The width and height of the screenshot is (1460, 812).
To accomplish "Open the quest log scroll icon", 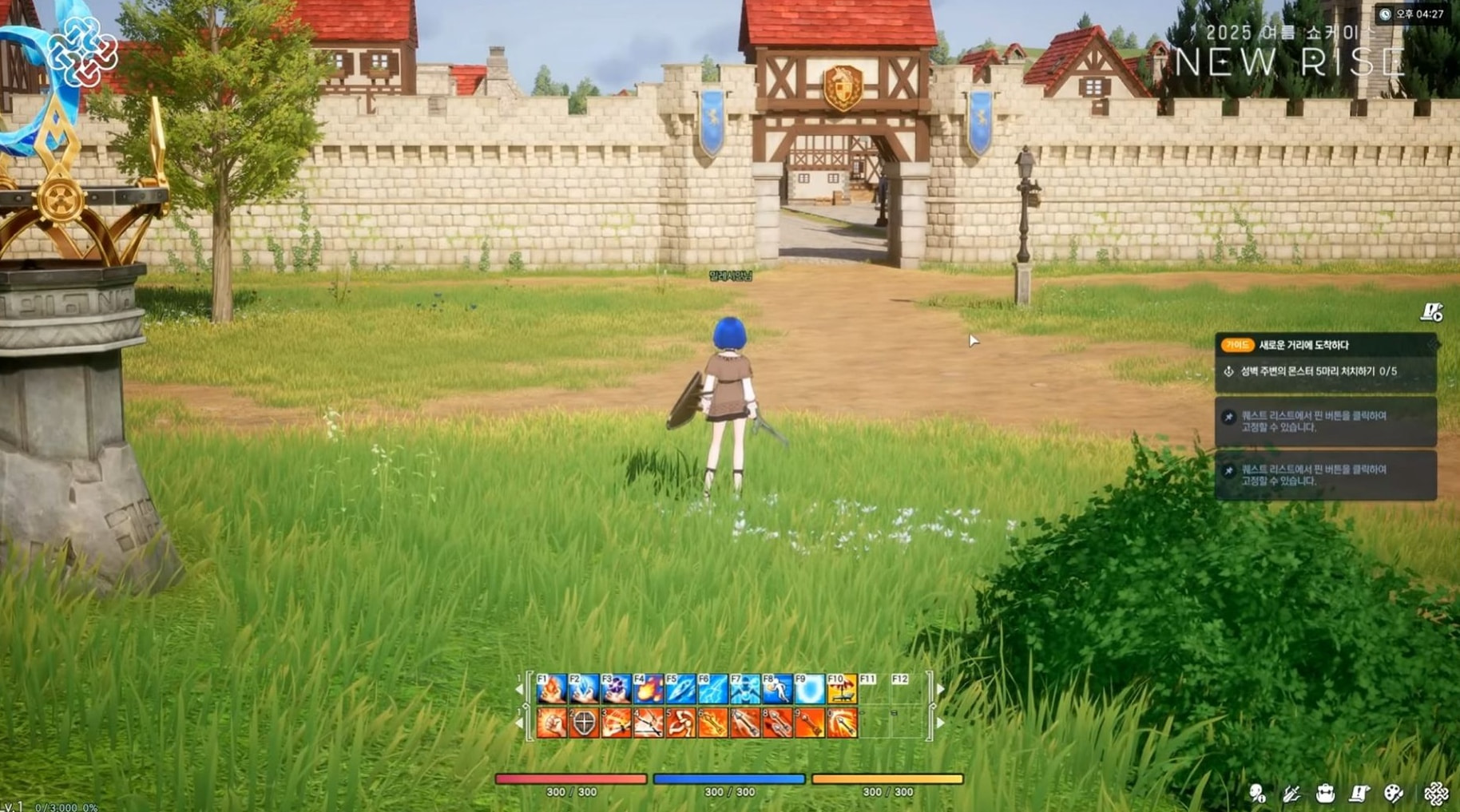I will coord(1358,794).
